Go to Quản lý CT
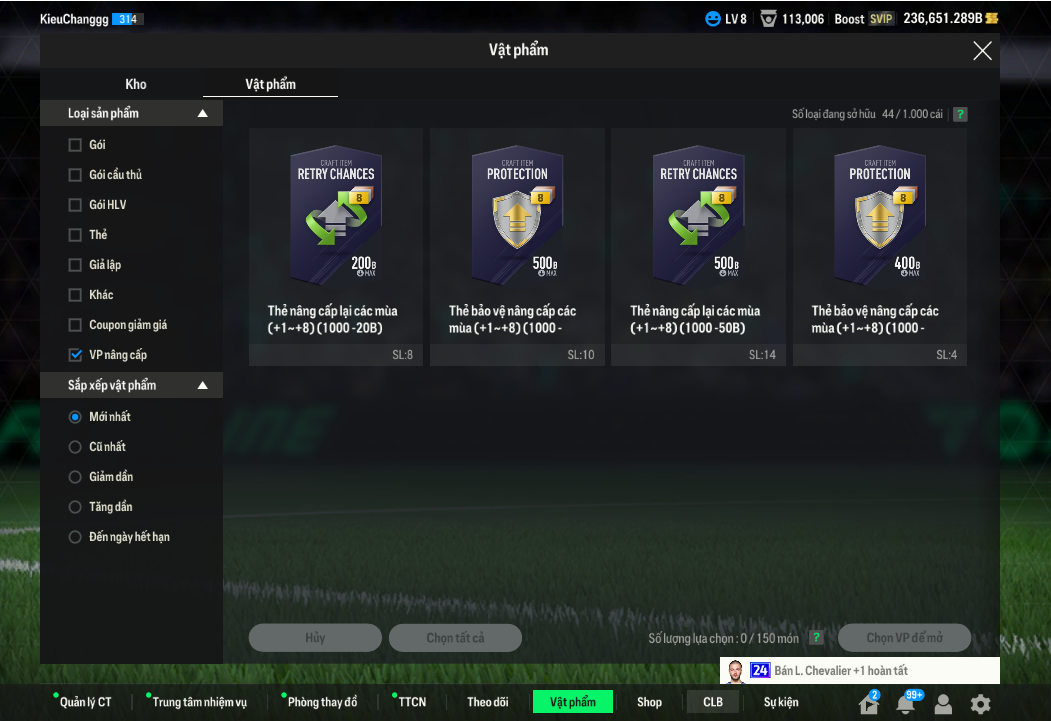1051x721 pixels. 85,702
